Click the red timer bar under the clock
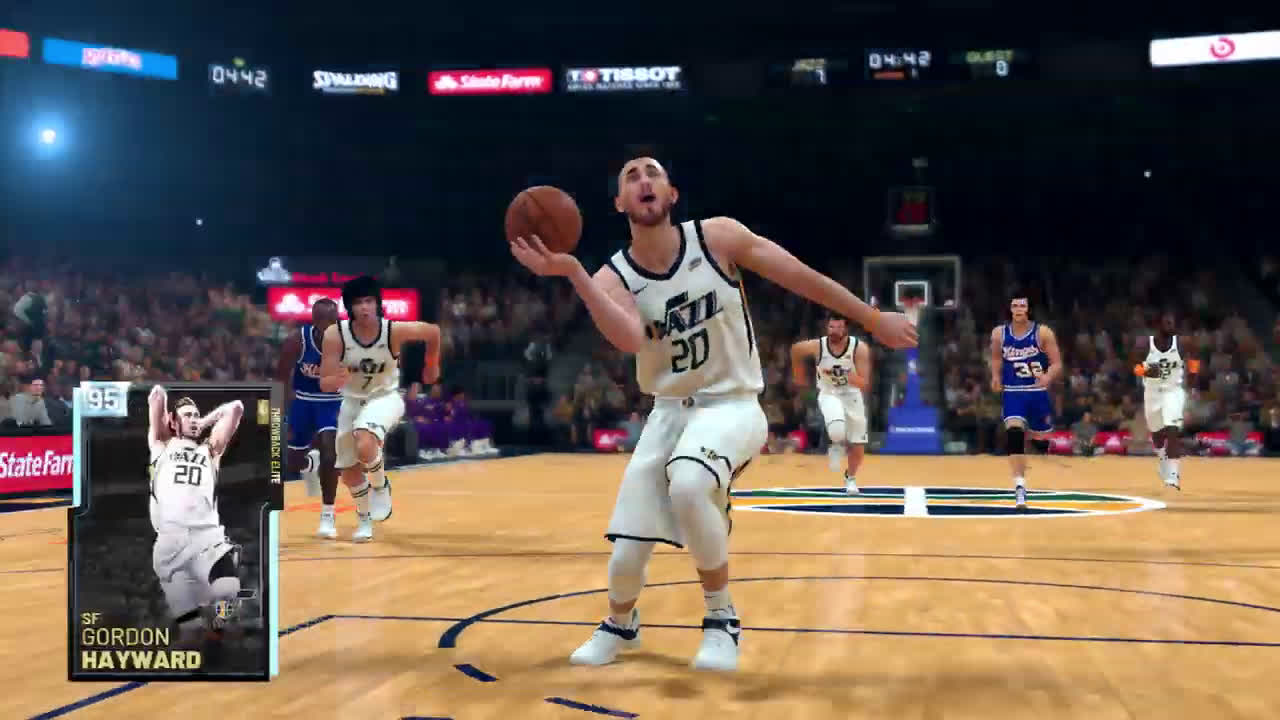This screenshot has height=720, width=1280. click(890, 73)
